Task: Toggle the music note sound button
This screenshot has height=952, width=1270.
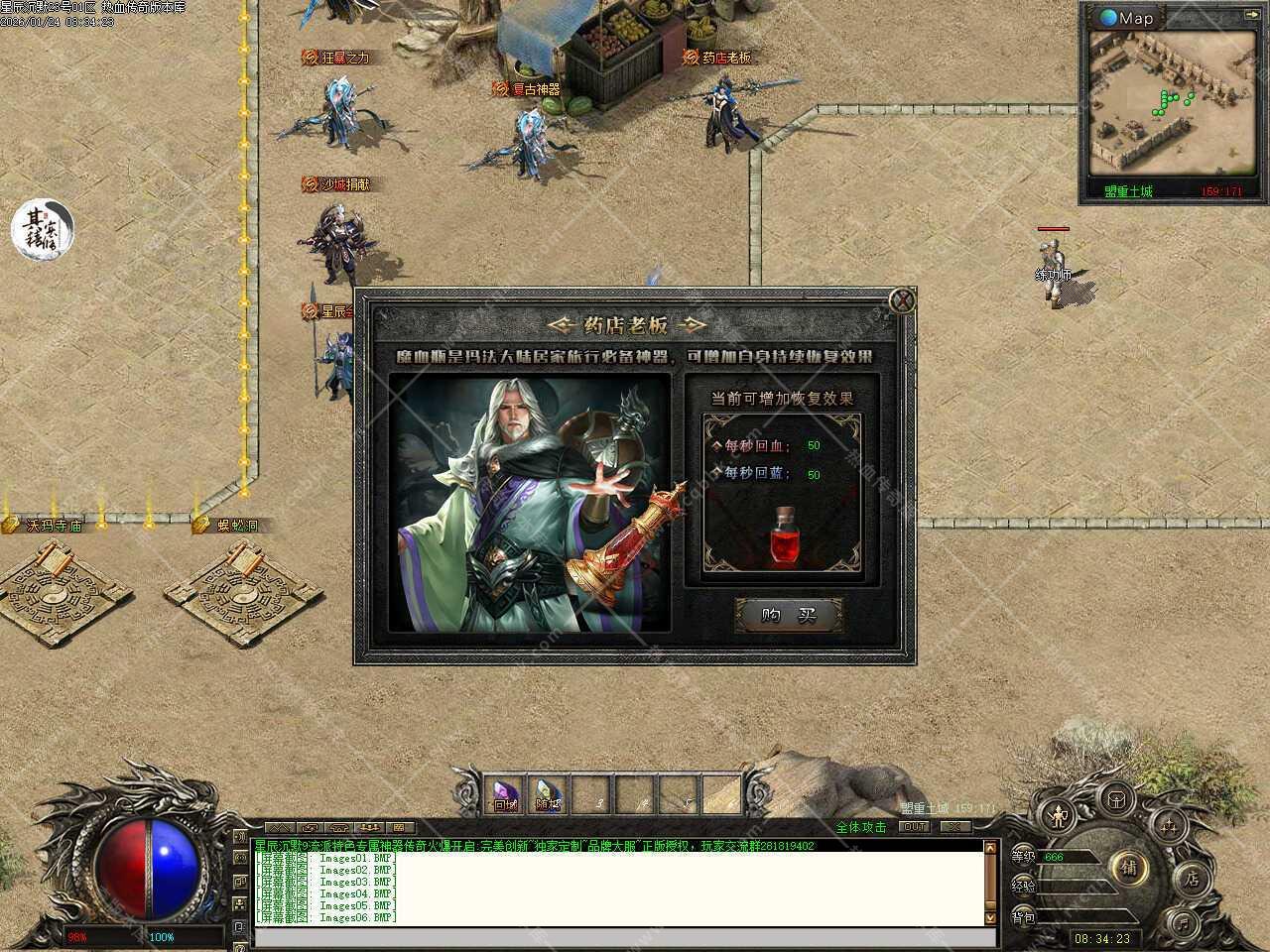Action: pos(1183,923)
